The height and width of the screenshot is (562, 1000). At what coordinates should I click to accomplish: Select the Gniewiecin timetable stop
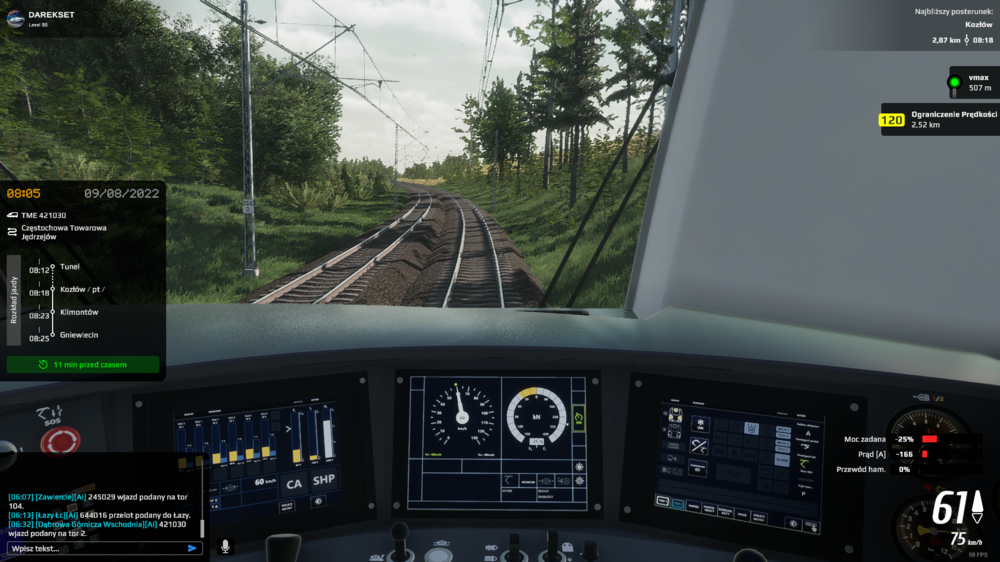coord(79,335)
